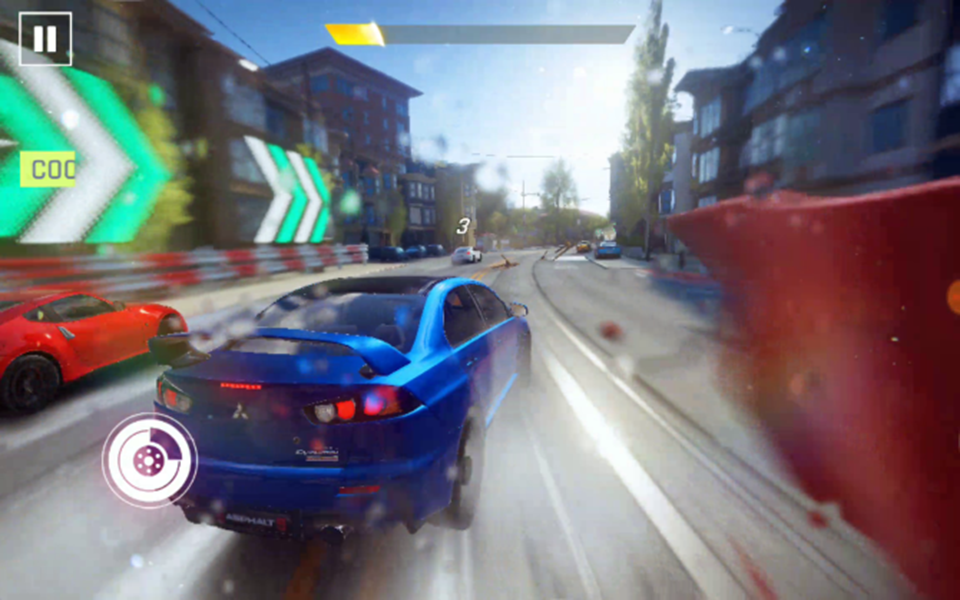Pause the race
960x600 pixels.
[45, 39]
